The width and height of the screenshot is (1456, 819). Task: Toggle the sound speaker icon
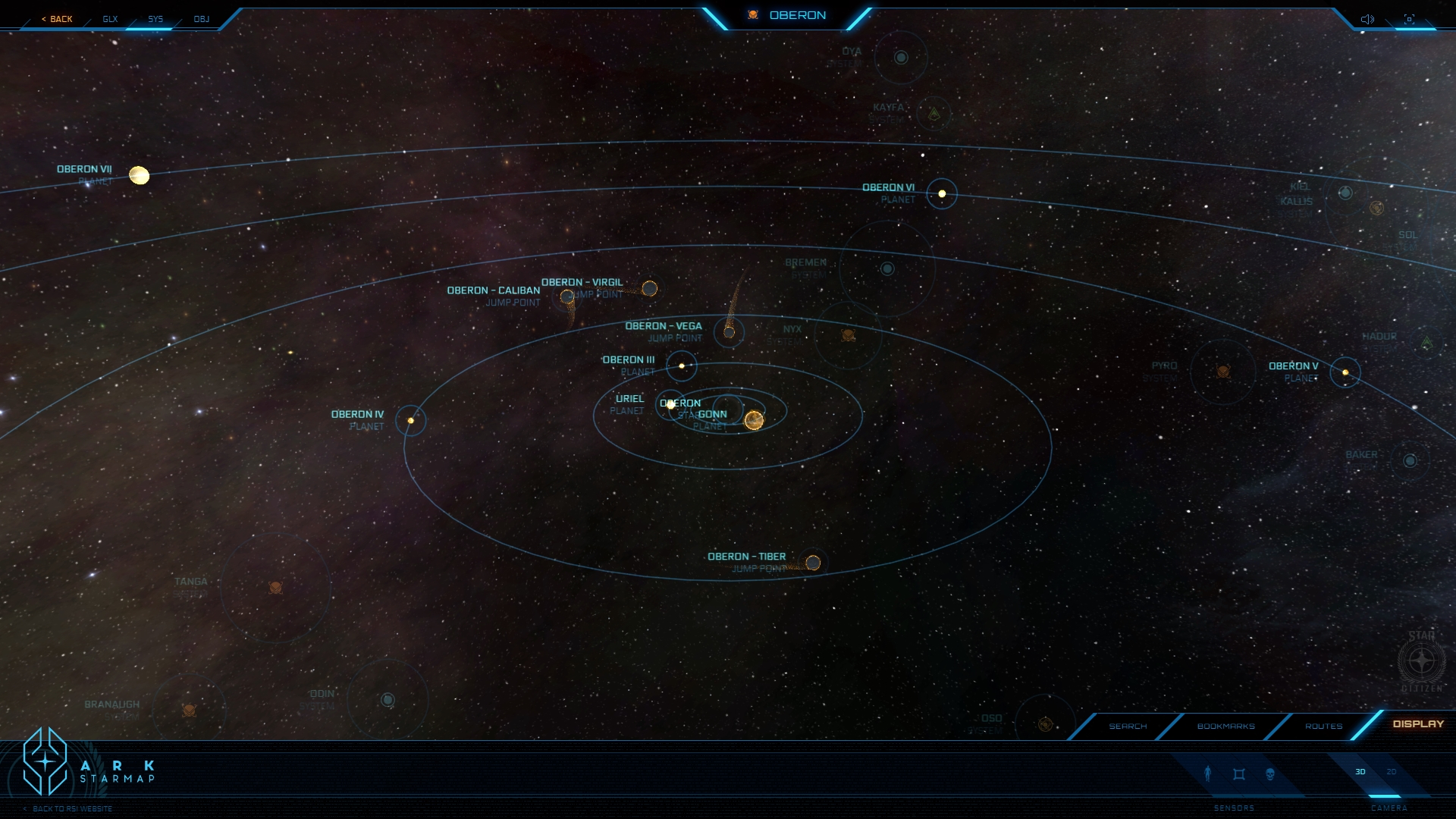[1367, 19]
